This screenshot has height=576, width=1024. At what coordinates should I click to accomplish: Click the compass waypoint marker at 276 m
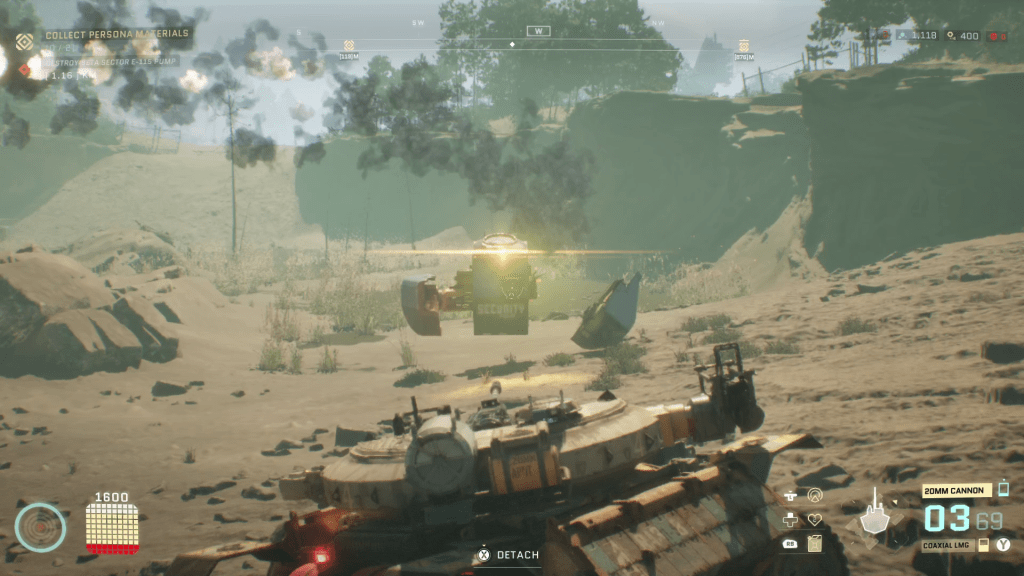pyautogui.click(x=743, y=46)
